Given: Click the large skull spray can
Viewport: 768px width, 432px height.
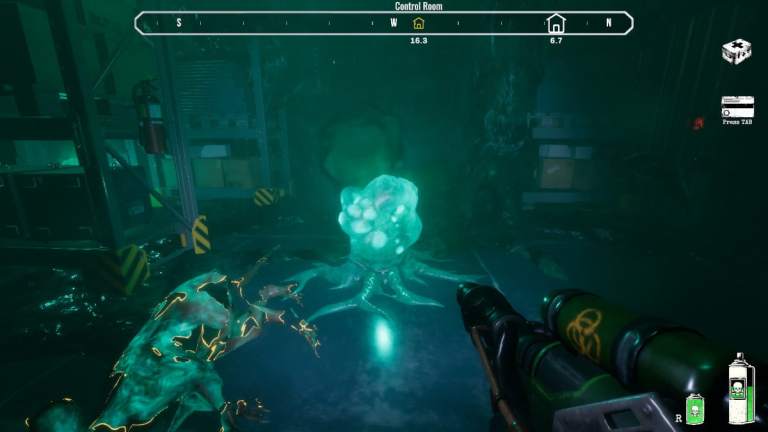Looking at the screenshot, I should [x=740, y=390].
